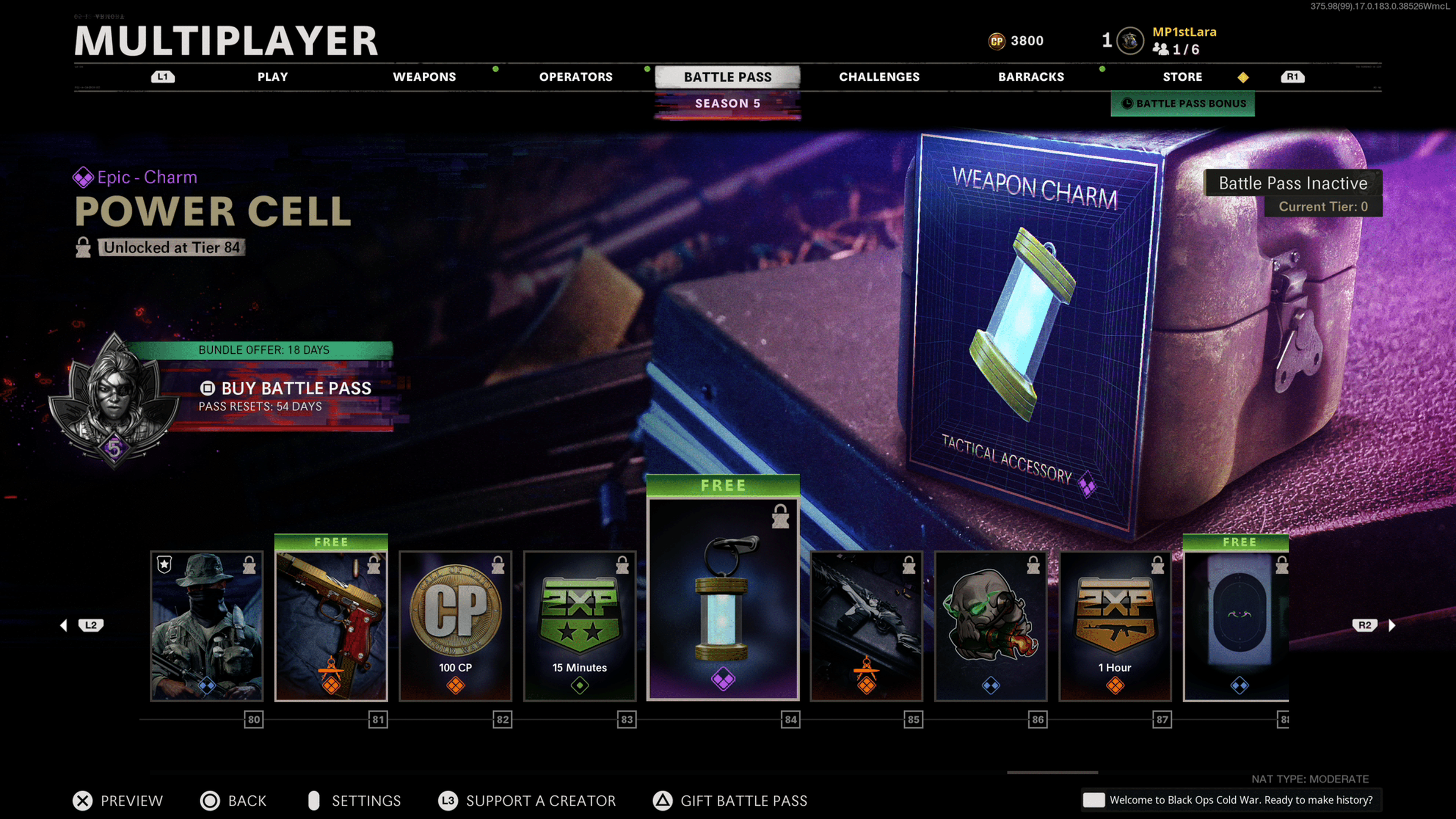The width and height of the screenshot is (1456, 819).
Task: Open the Weapons tab
Action: [x=424, y=77]
